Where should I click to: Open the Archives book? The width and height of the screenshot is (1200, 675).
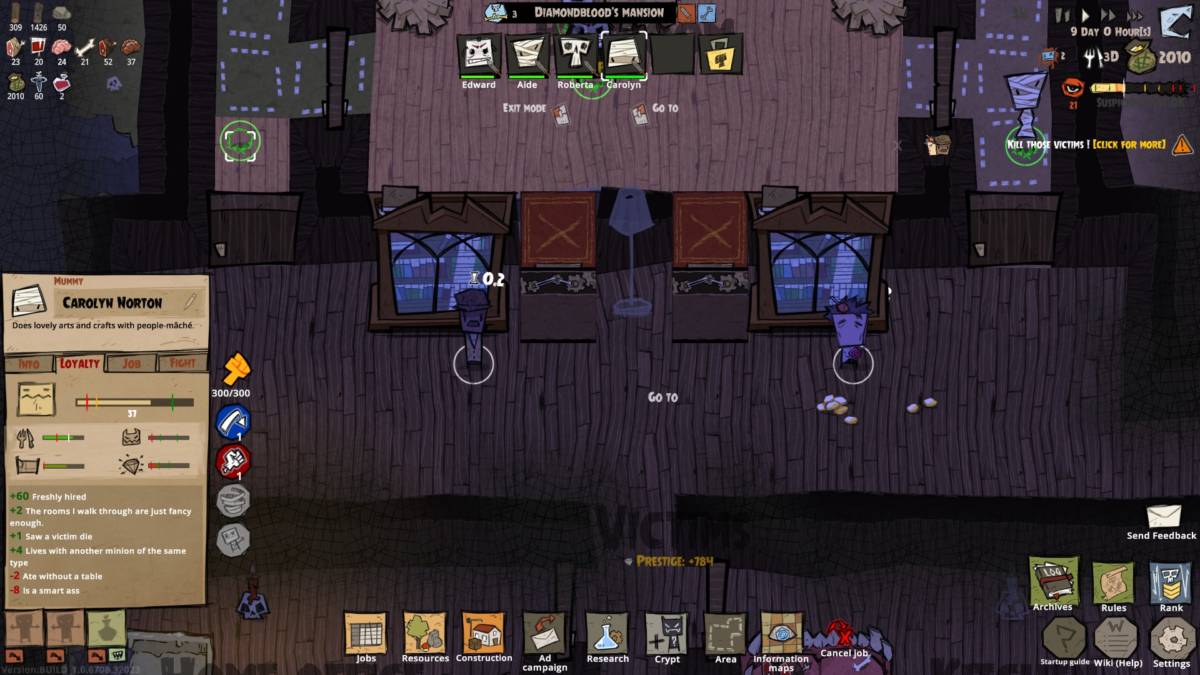1053,580
